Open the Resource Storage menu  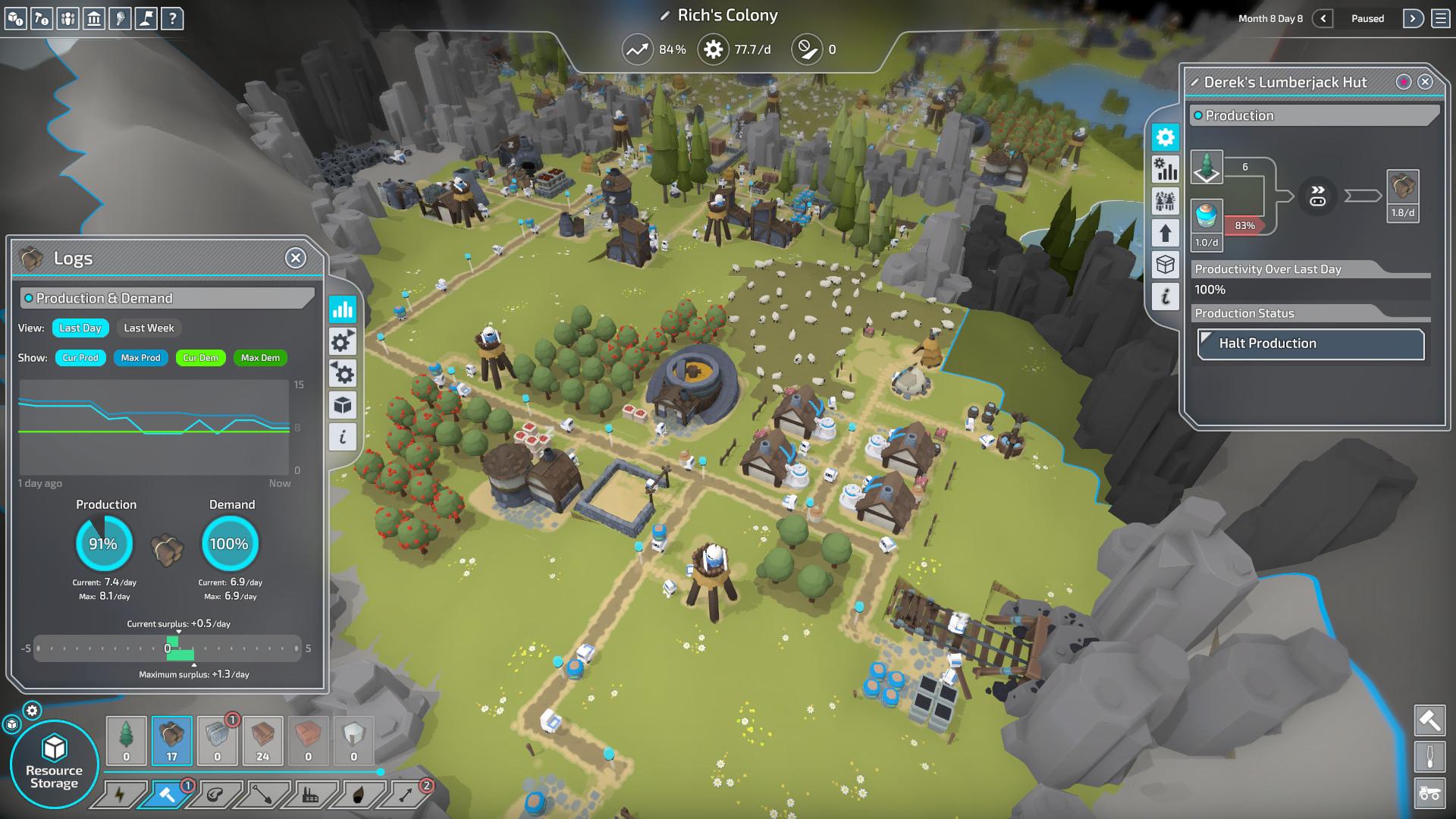[x=54, y=764]
